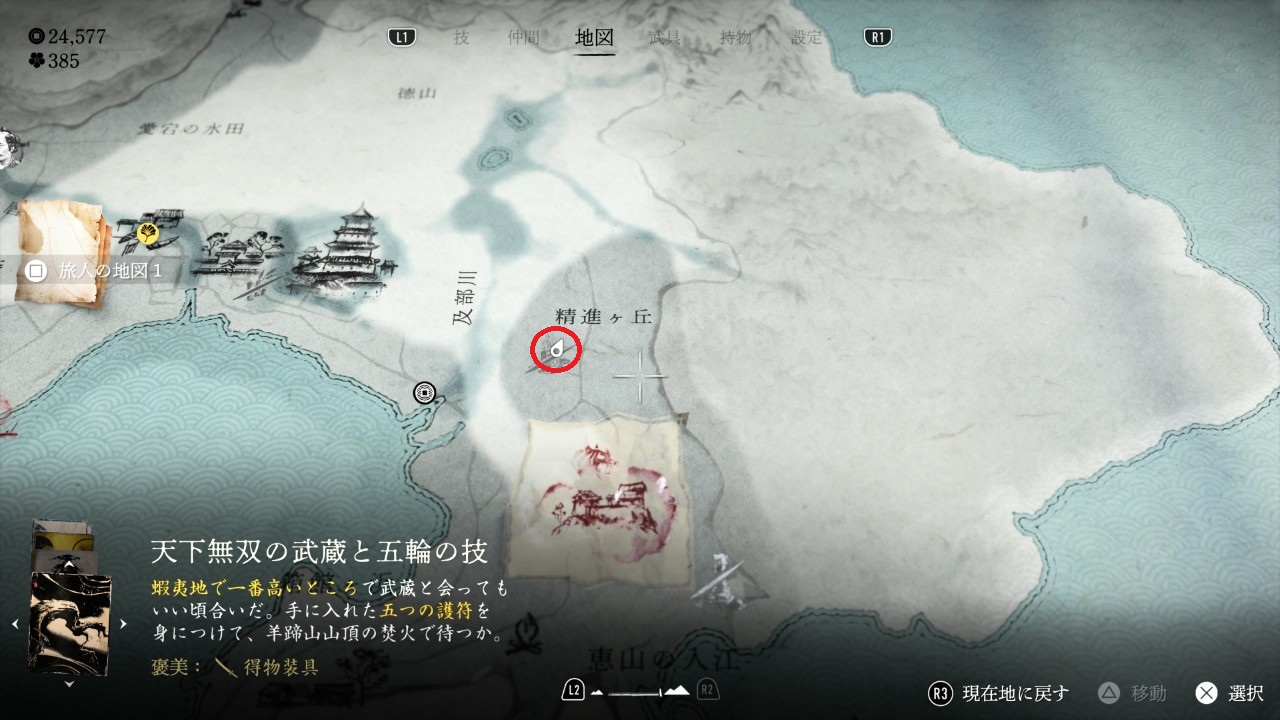Open the 仲間 (companions) tab
This screenshot has height=720, width=1280.
coord(523,38)
